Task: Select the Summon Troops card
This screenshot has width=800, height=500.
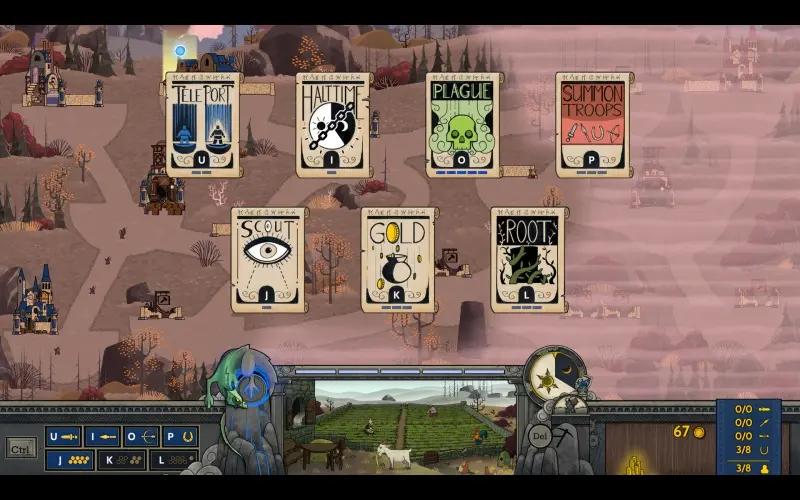Action: click(593, 125)
